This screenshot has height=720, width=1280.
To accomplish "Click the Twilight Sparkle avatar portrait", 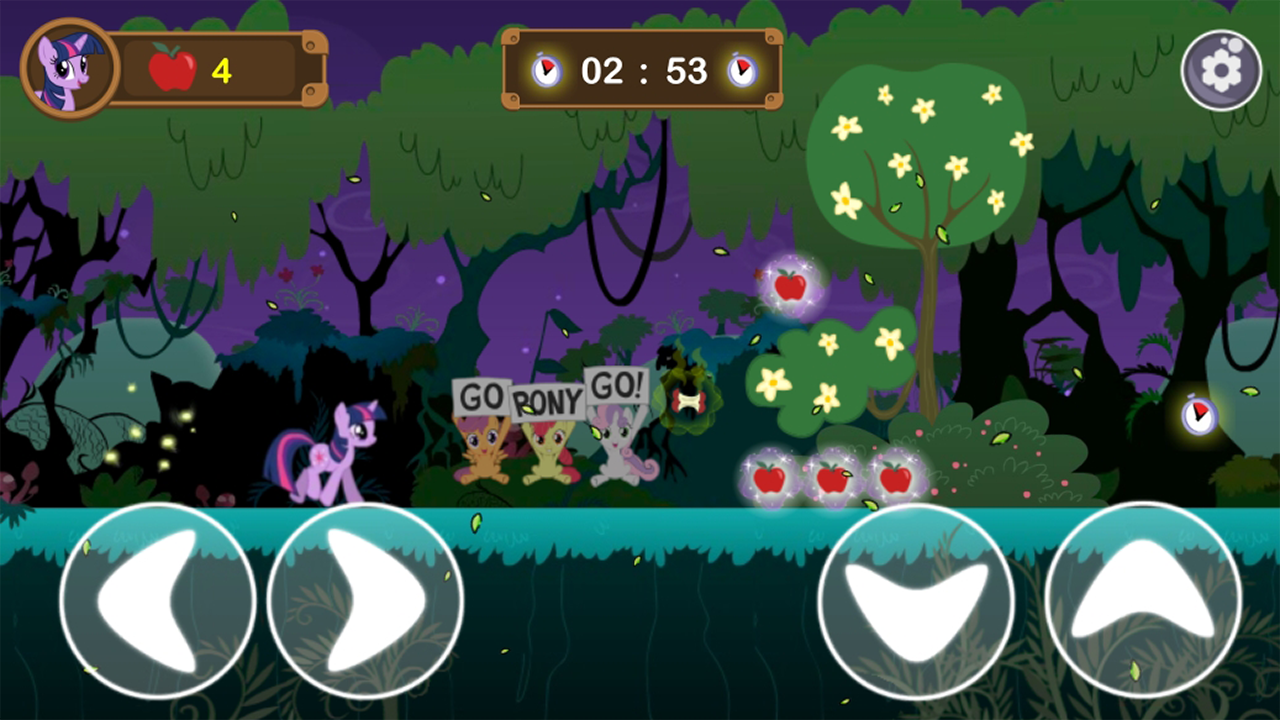I will pos(67,66).
